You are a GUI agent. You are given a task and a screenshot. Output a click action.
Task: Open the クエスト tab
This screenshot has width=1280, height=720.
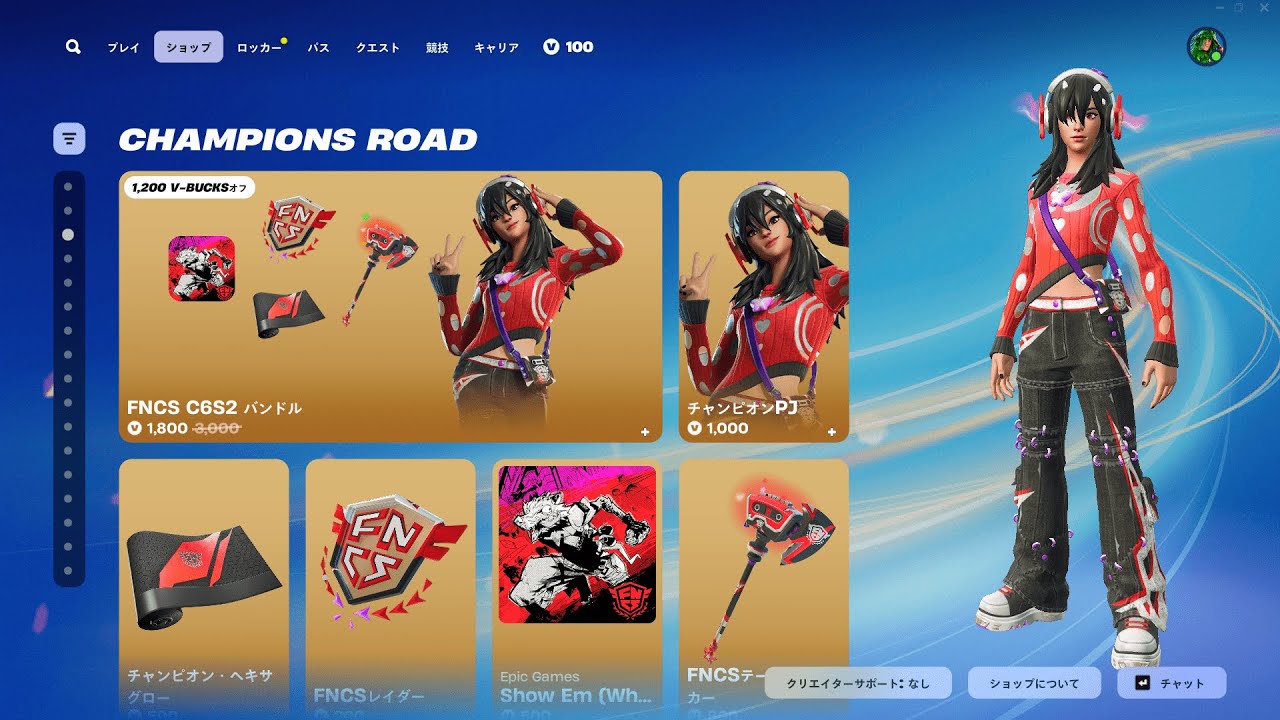[378, 47]
